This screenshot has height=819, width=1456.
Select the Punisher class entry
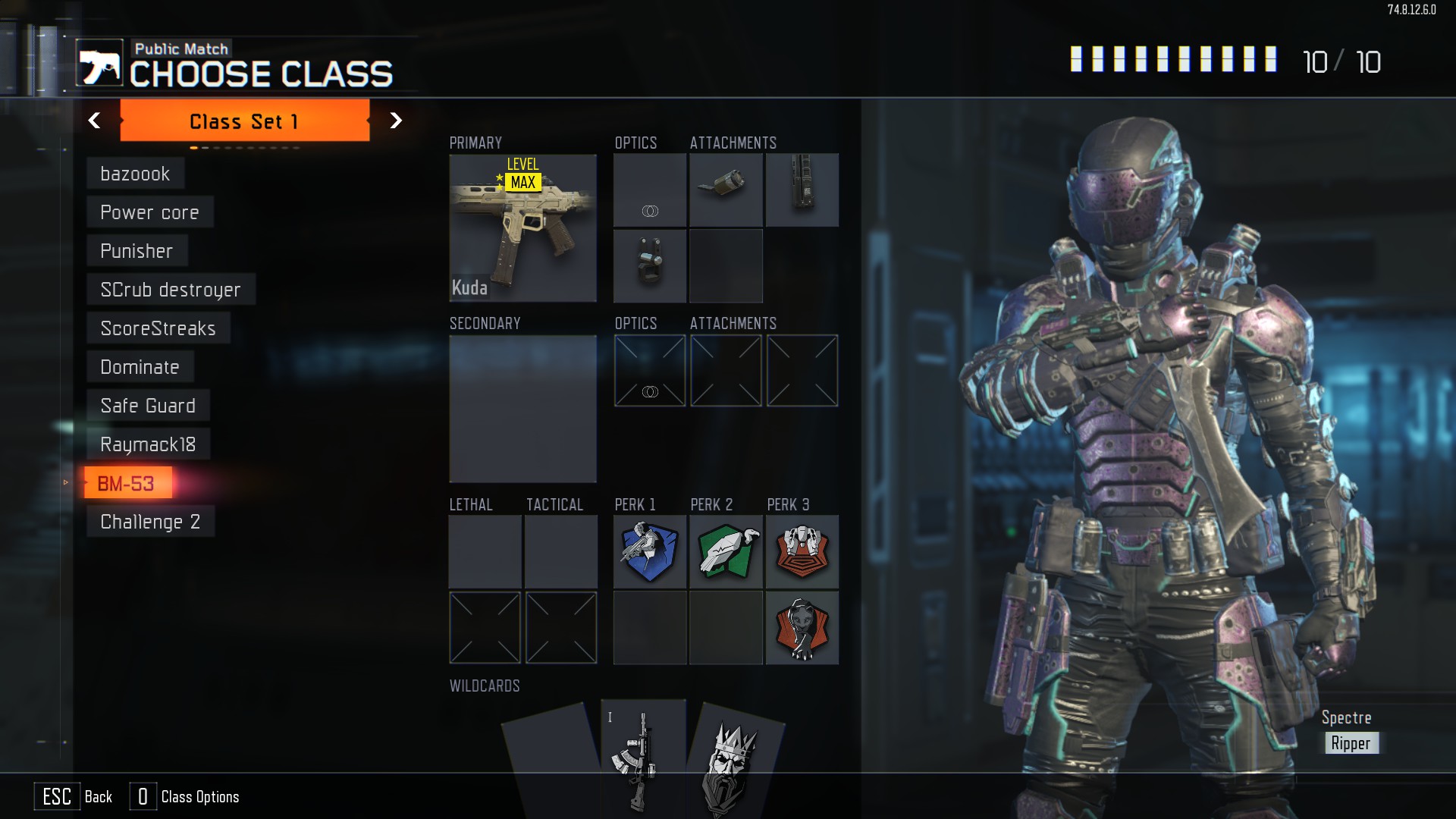136,251
